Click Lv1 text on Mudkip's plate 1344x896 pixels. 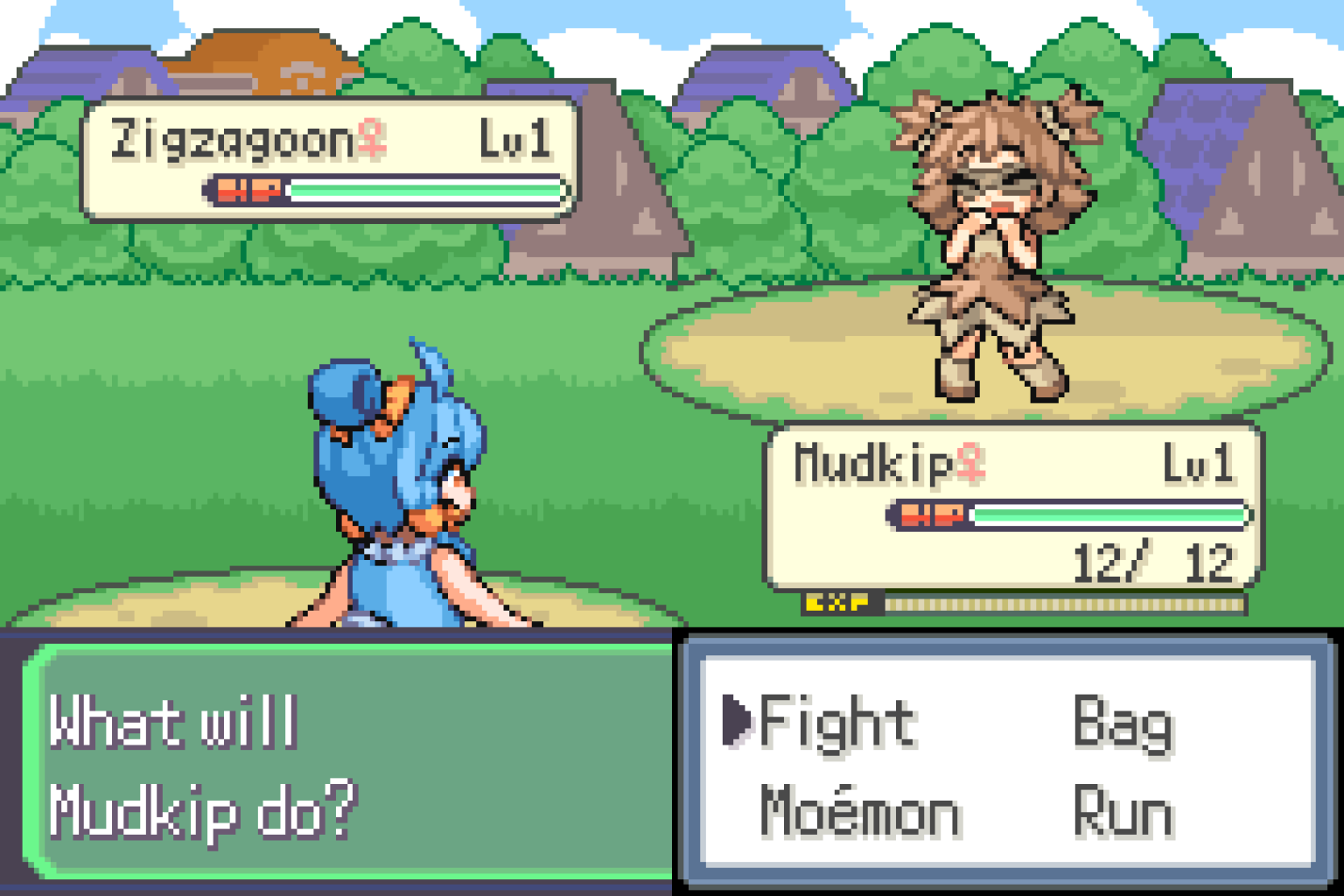point(1199,464)
